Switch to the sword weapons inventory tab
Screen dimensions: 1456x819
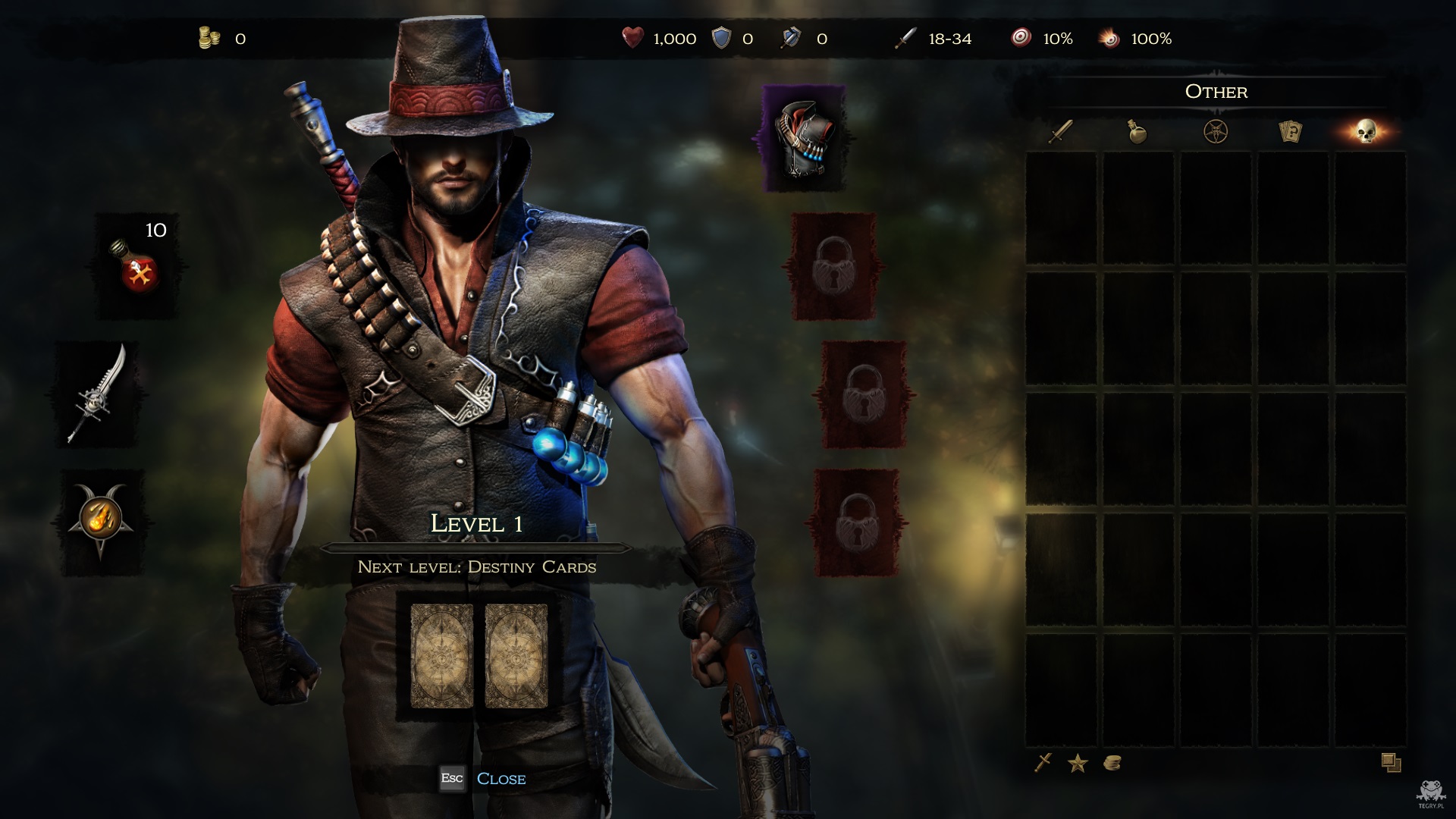pos(1060,132)
